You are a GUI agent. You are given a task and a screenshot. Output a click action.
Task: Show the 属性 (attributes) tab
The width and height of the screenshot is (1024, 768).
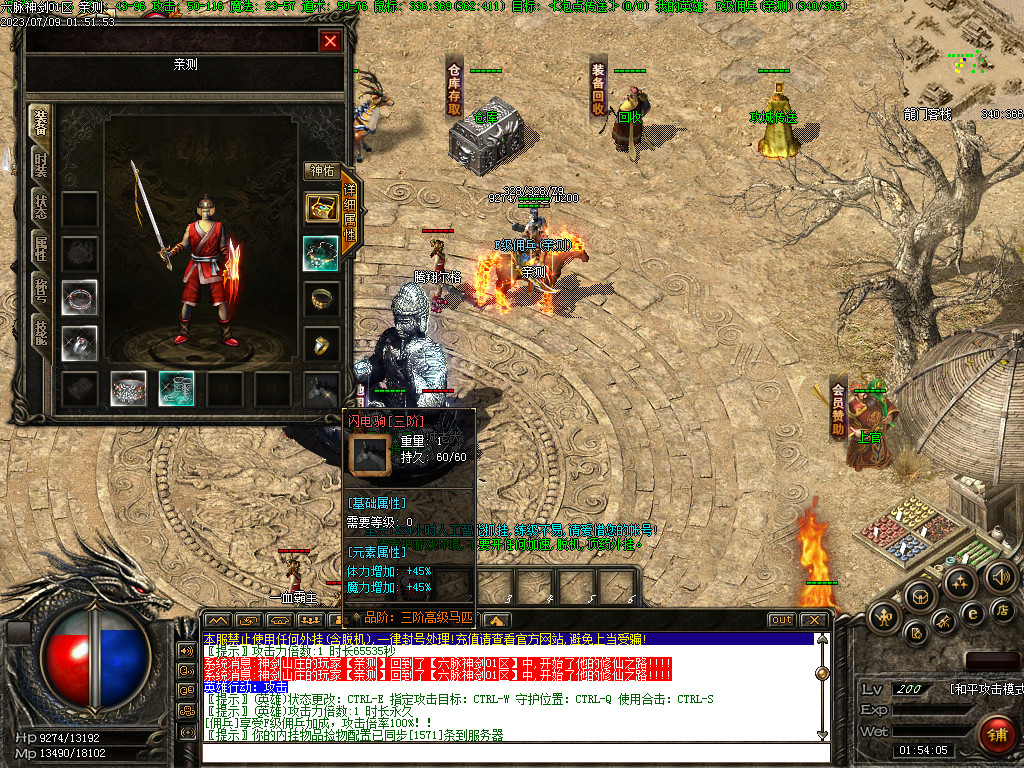[x=40, y=249]
